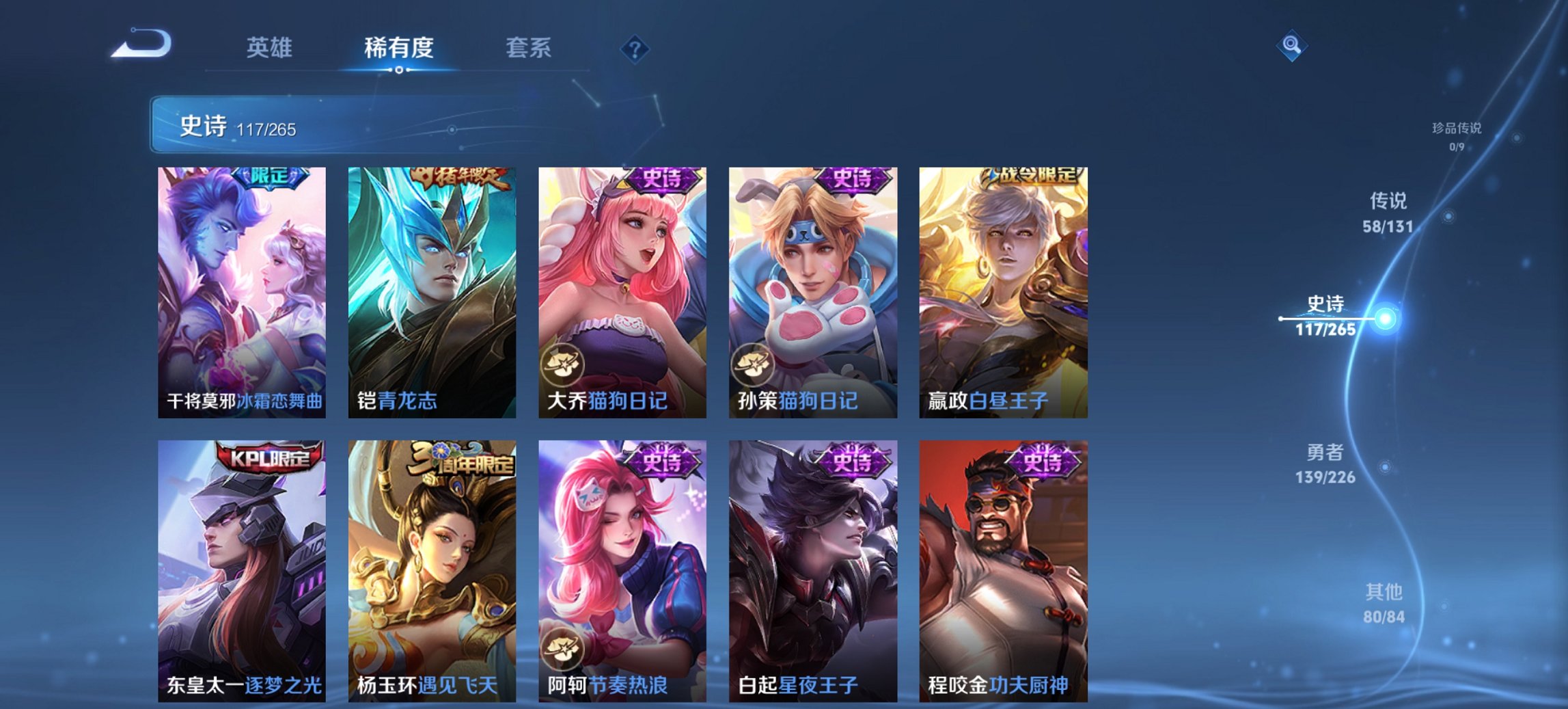1568x709 pixels.
Task: Select 珍品传说 0/9 at the sidebar top
Action: pyautogui.click(x=1456, y=136)
